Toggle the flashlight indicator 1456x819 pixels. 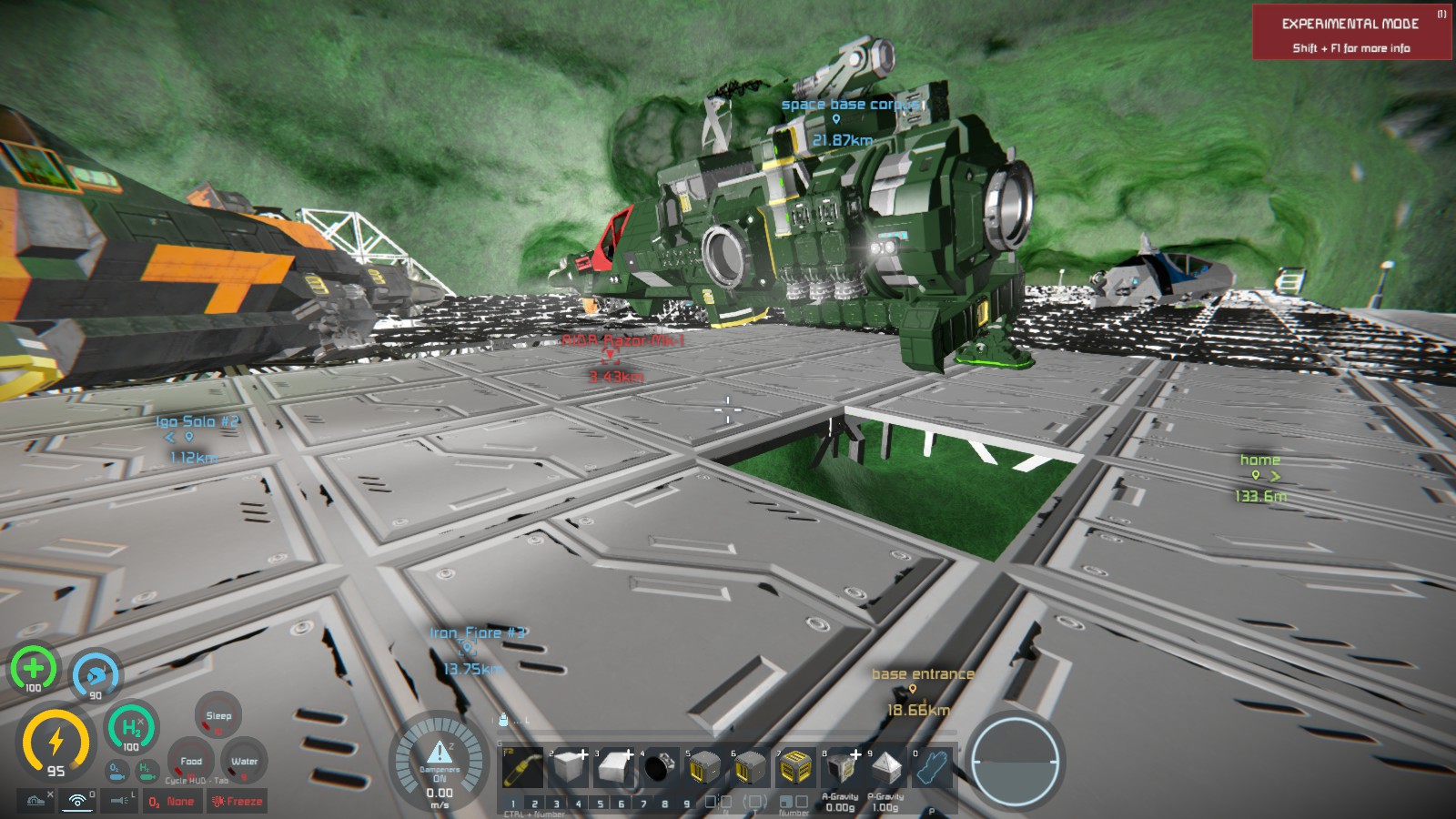[119, 801]
